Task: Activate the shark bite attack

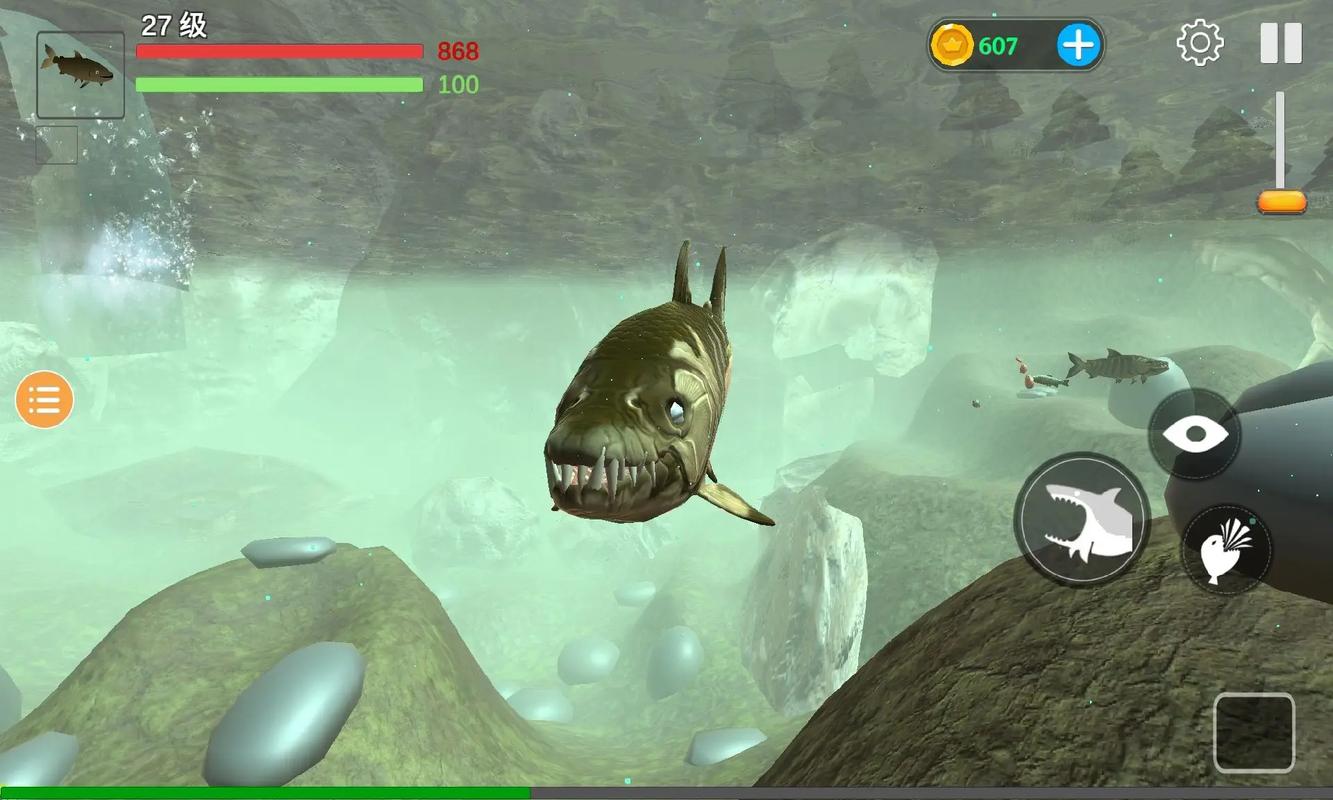Action: pyautogui.click(x=1082, y=519)
